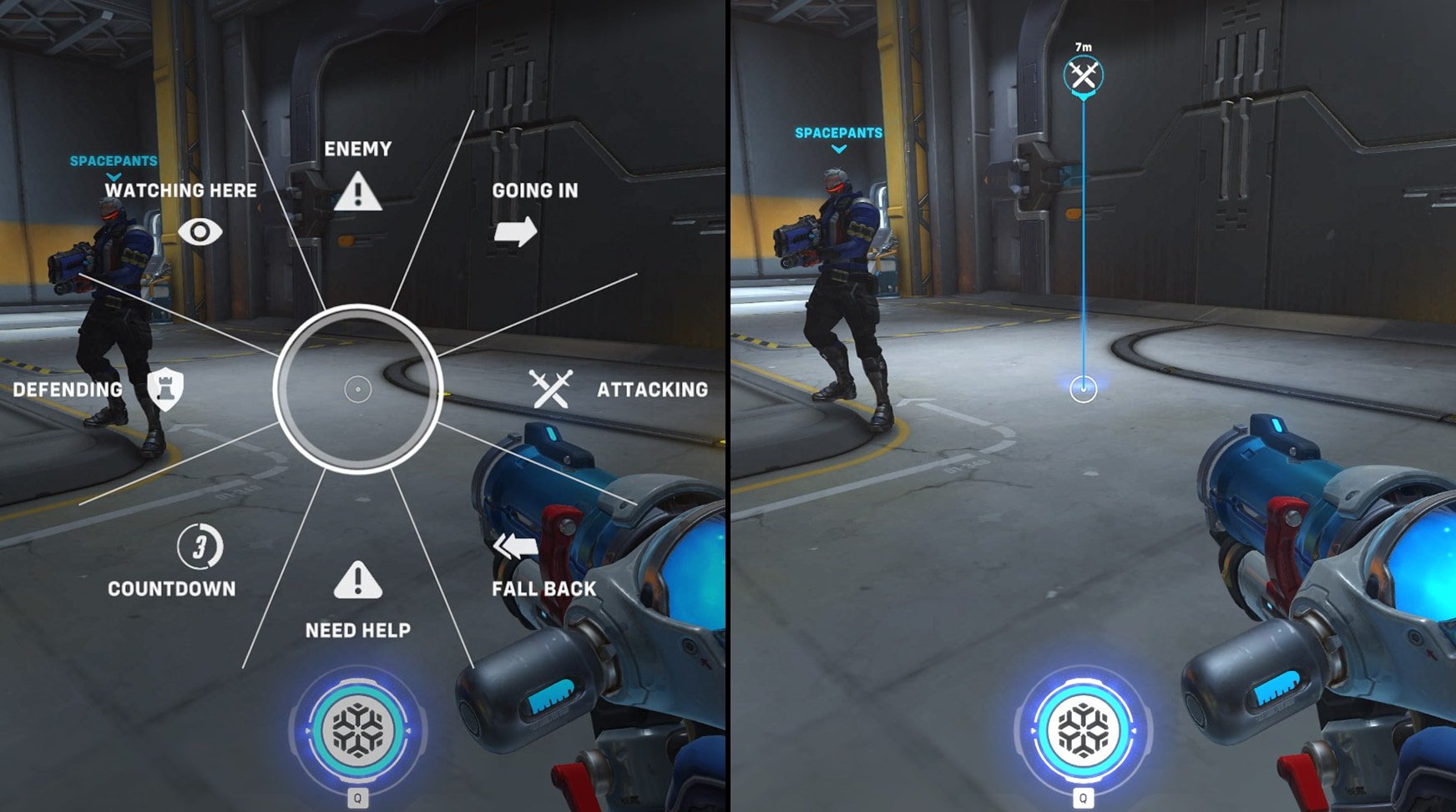The width and height of the screenshot is (1456, 812).
Task: Click the Countdown timer icon
Action: tap(201, 547)
